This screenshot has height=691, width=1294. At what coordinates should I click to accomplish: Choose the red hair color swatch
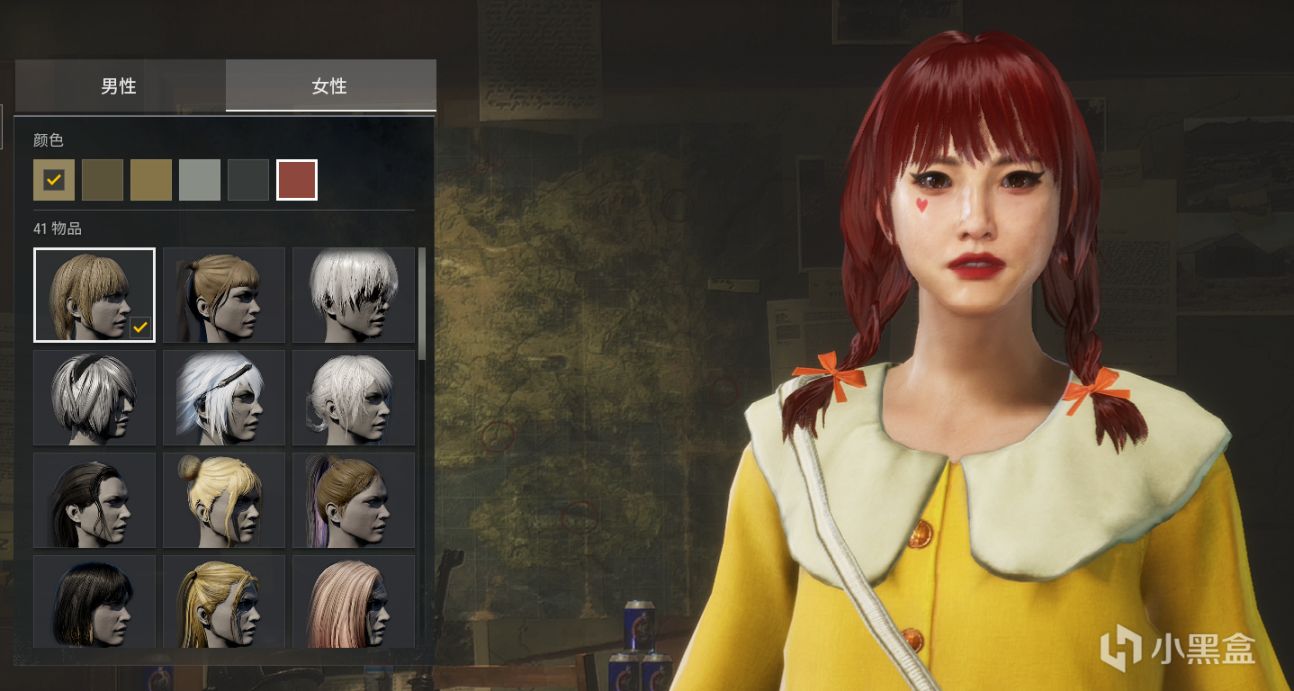click(297, 180)
